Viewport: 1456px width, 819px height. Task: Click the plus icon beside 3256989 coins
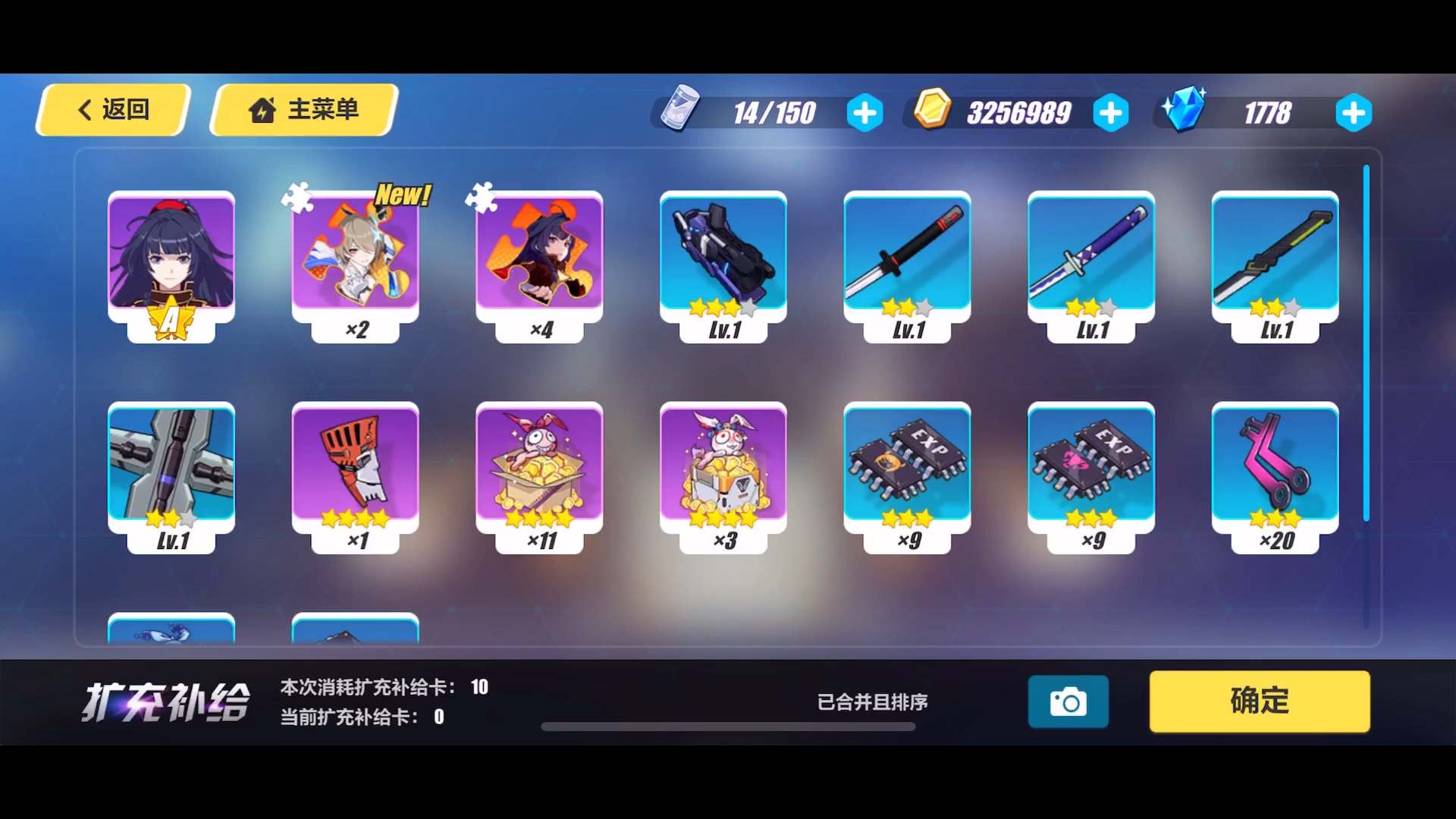tap(1111, 112)
